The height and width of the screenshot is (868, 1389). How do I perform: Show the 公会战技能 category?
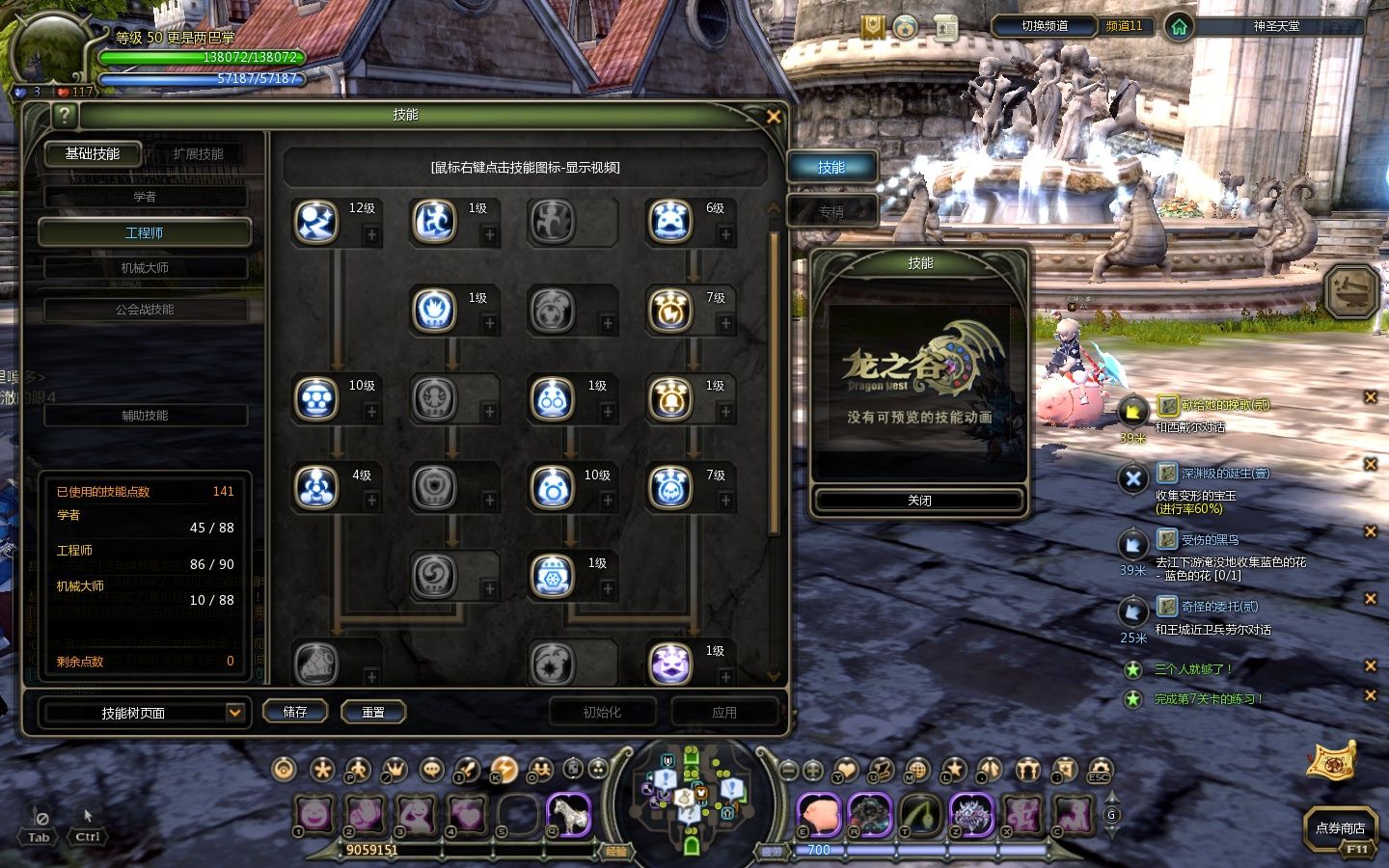point(145,310)
